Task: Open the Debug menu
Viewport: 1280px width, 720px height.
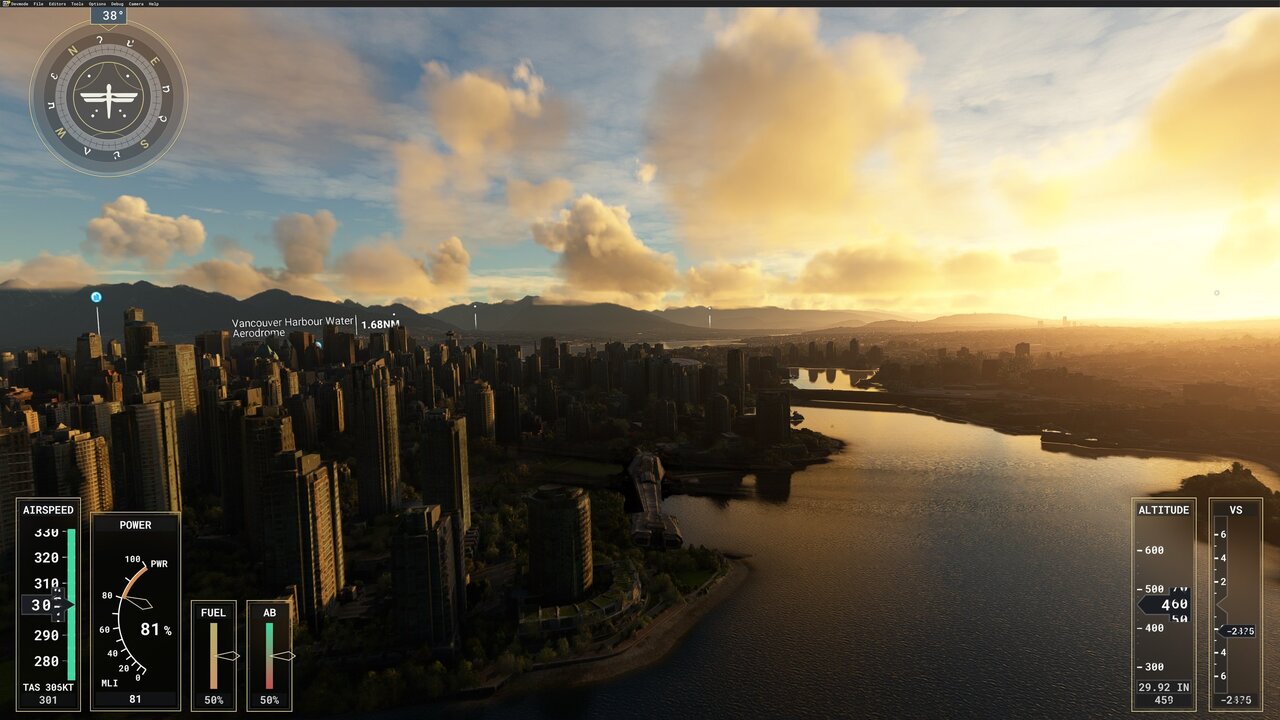Action: point(117,4)
